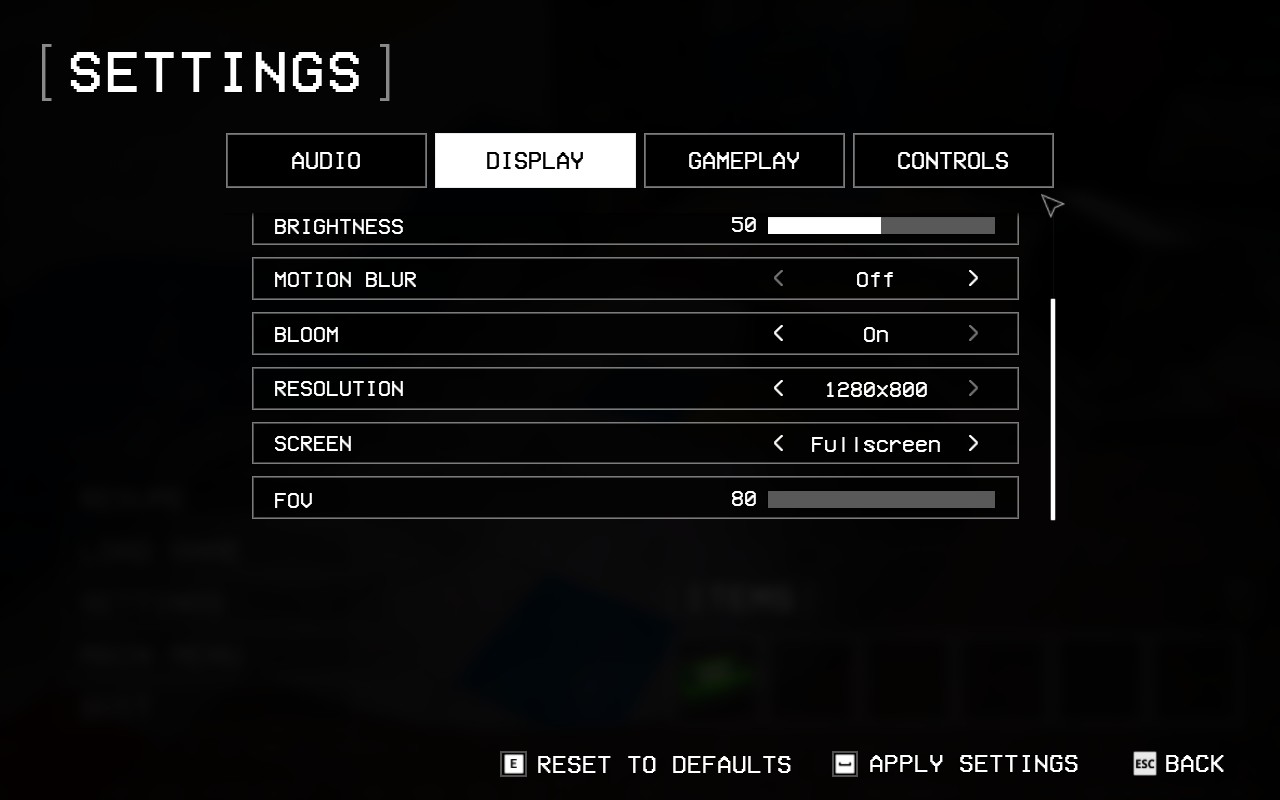Click the right arrow for Motion Blur

pyautogui.click(x=973, y=279)
